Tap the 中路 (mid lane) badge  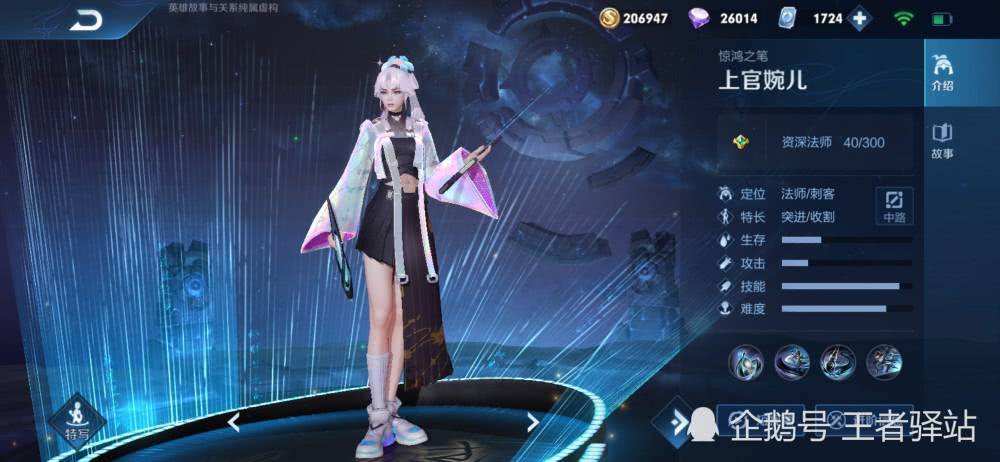893,205
